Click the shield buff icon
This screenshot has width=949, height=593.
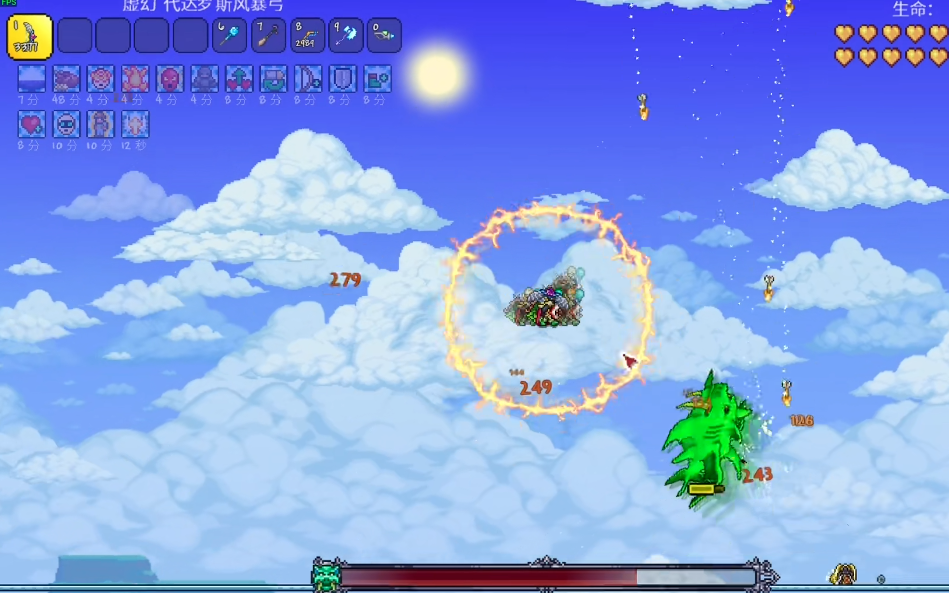point(343,79)
